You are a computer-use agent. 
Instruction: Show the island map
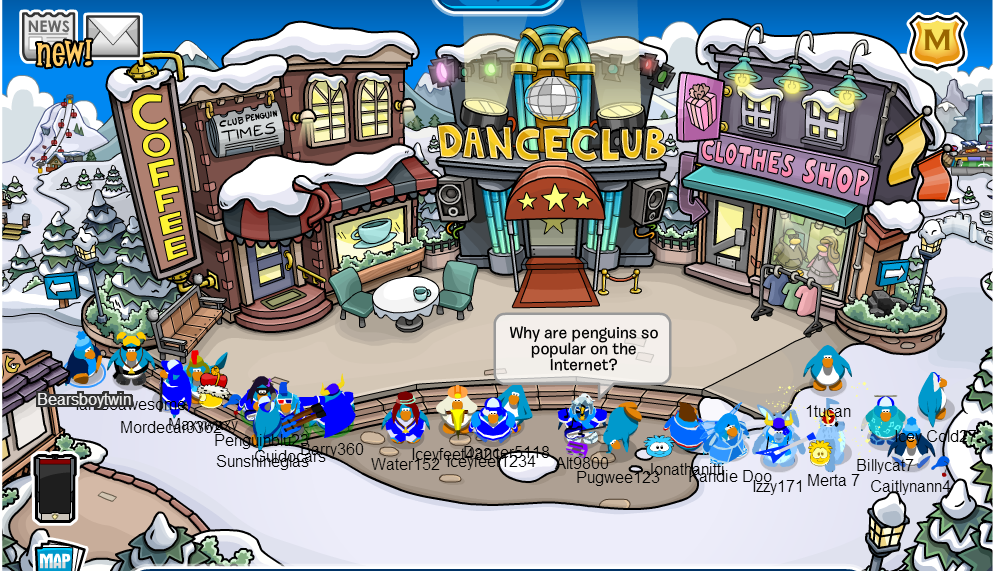pyautogui.click(x=54, y=556)
